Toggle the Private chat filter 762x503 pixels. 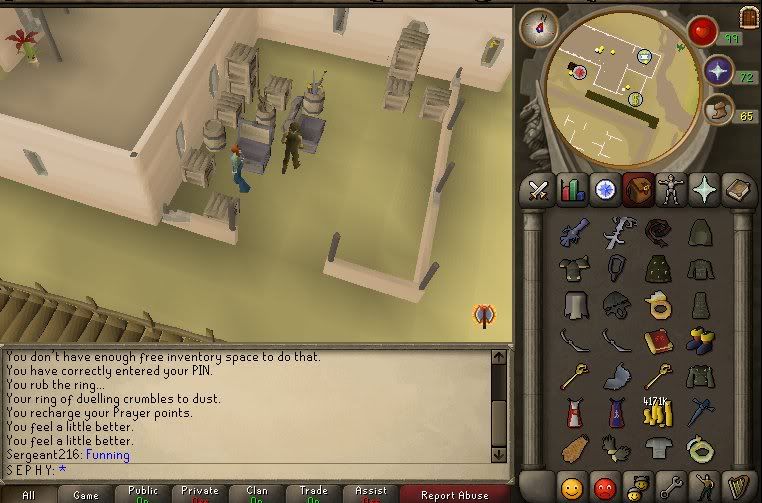[200, 493]
